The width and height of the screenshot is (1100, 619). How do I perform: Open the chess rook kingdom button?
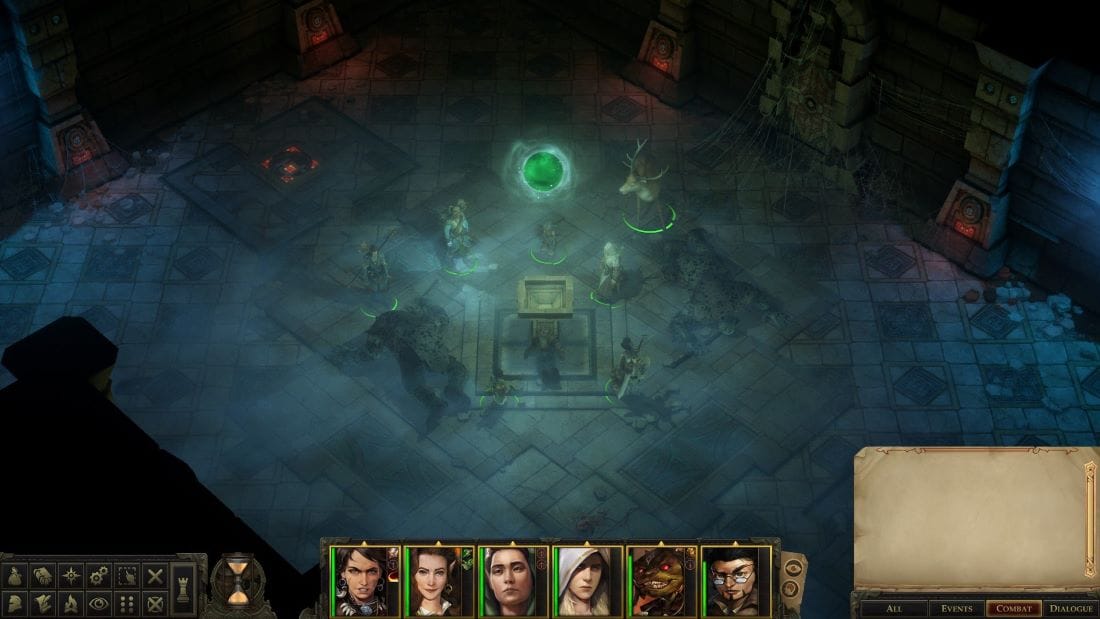coord(183,589)
